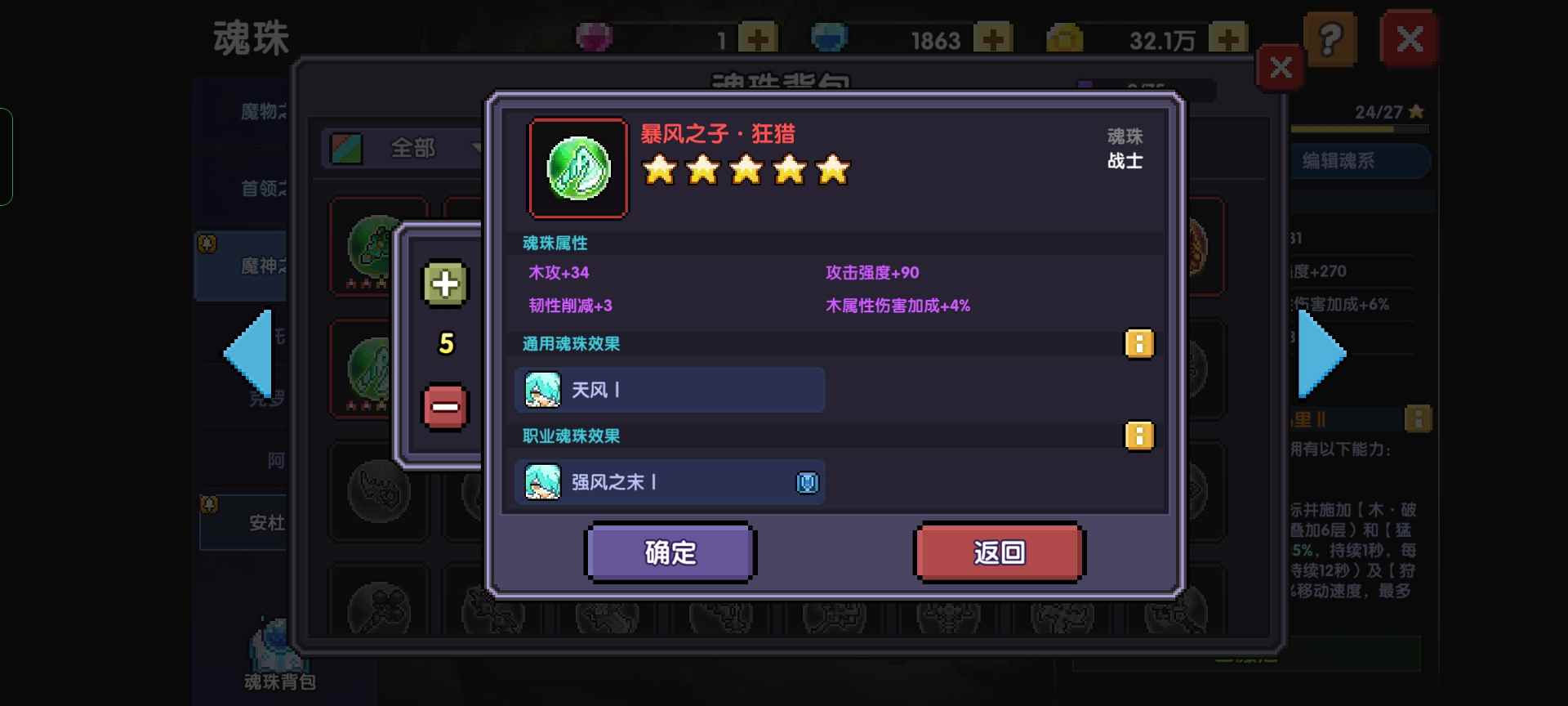Open info icon beside 通用魂珠效果

pyautogui.click(x=1140, y=344)
